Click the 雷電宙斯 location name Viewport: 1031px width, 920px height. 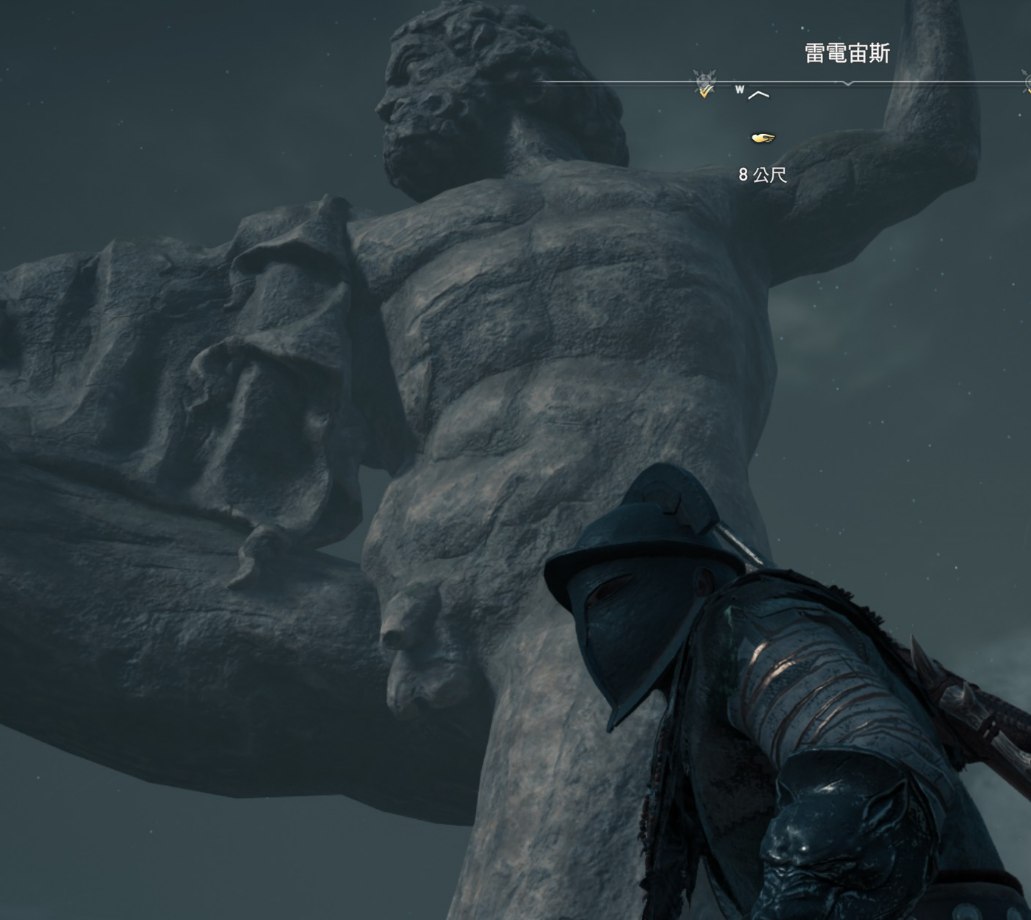pyautogui.click(x=847, y=53)
